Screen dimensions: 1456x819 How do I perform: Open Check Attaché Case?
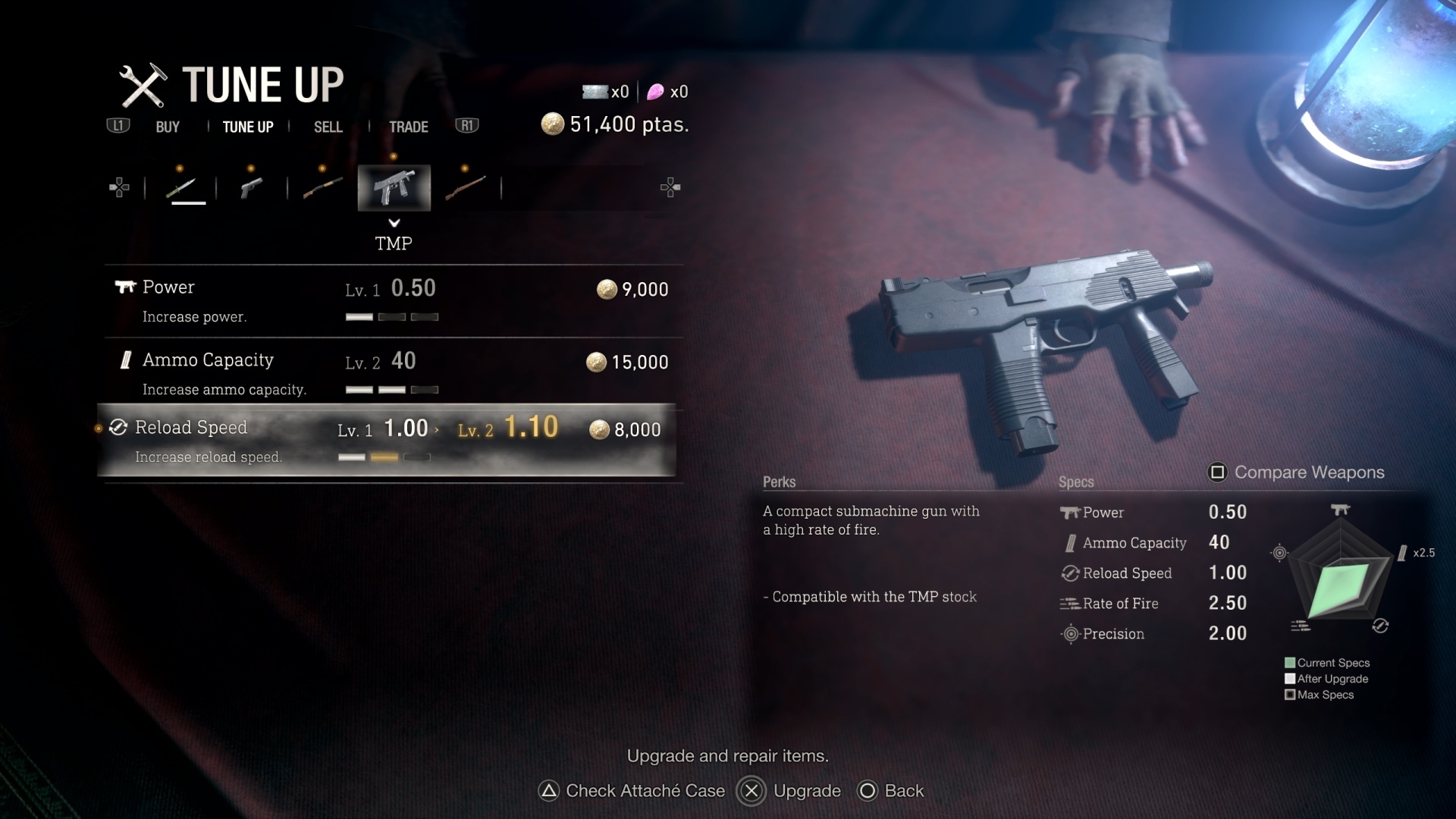[632, 791]
